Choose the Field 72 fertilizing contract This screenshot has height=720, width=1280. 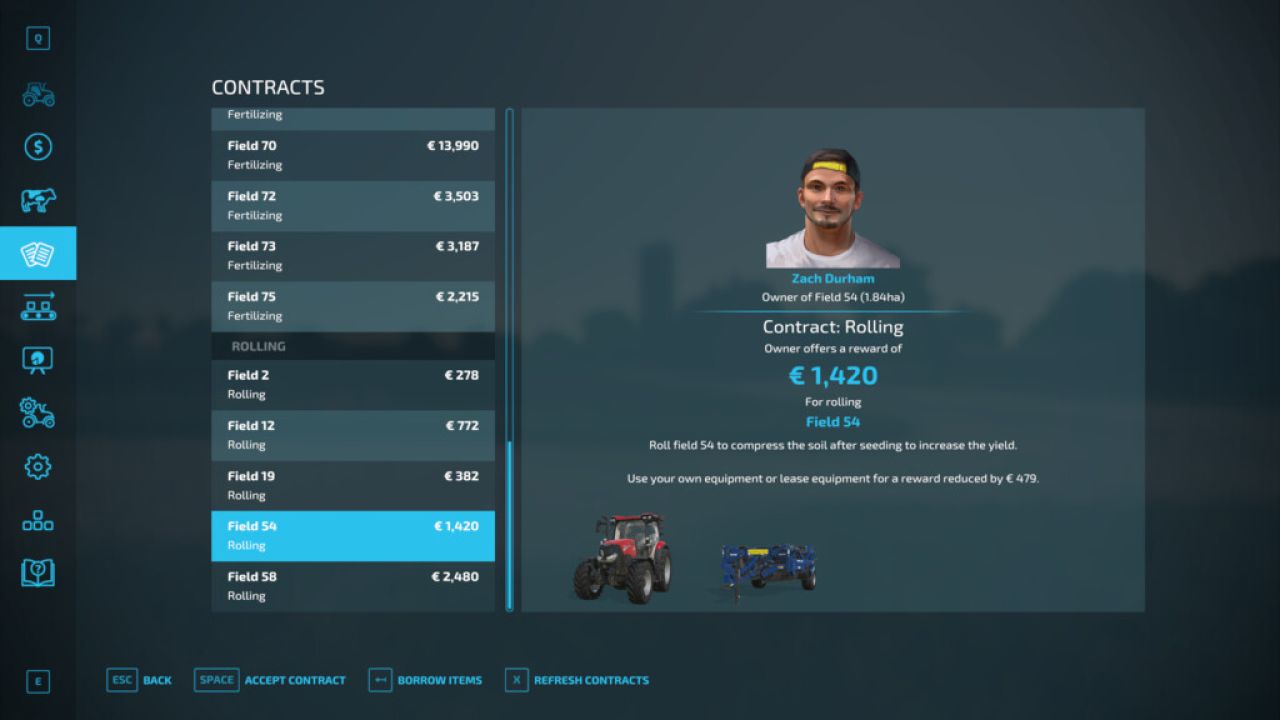(x=352, y=205)
